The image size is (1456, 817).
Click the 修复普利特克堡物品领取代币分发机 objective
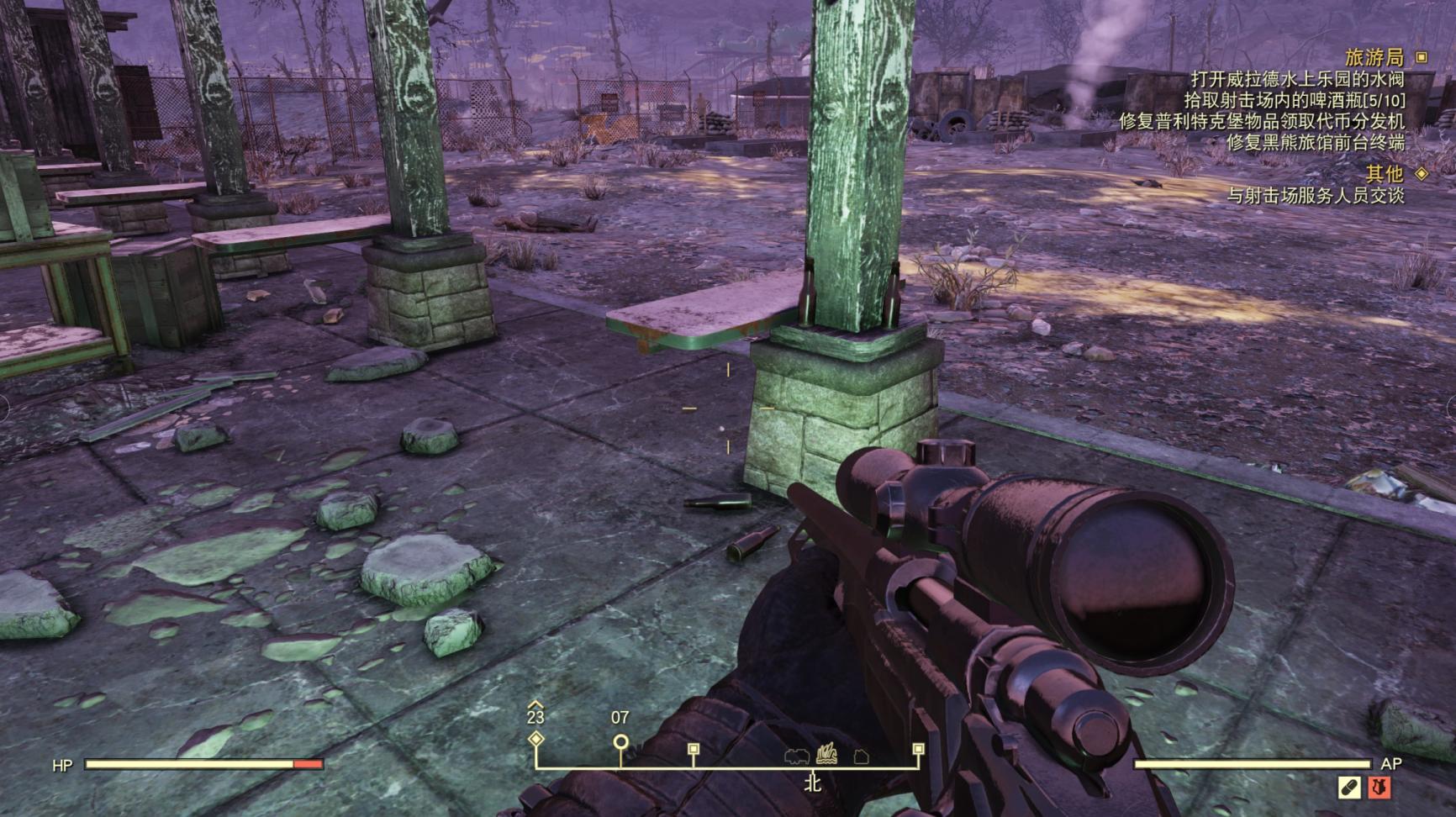(x=1261, y=121)
